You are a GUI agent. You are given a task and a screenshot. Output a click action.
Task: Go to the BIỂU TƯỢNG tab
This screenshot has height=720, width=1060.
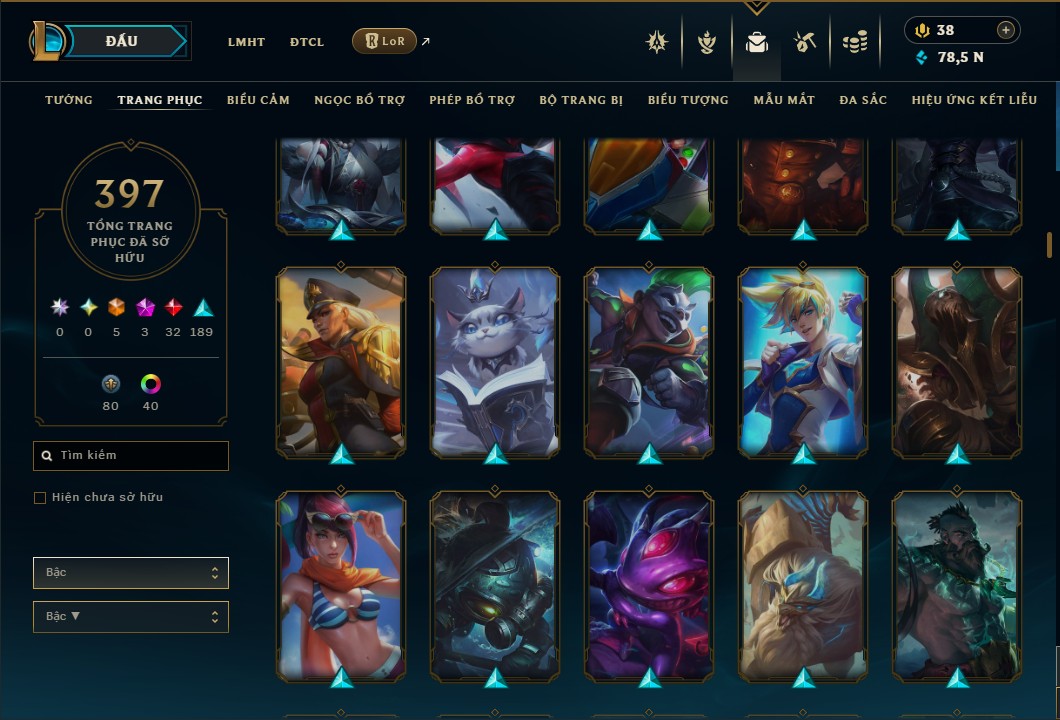(688, 100)
